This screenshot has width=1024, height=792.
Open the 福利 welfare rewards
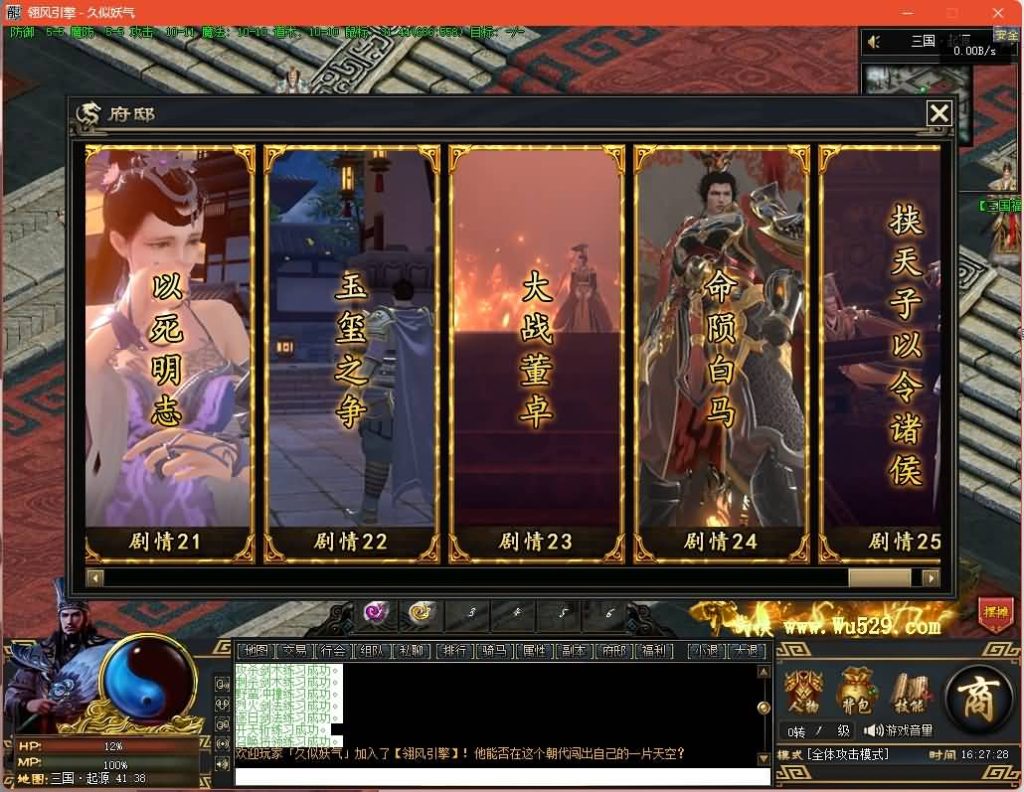point(654,651)
